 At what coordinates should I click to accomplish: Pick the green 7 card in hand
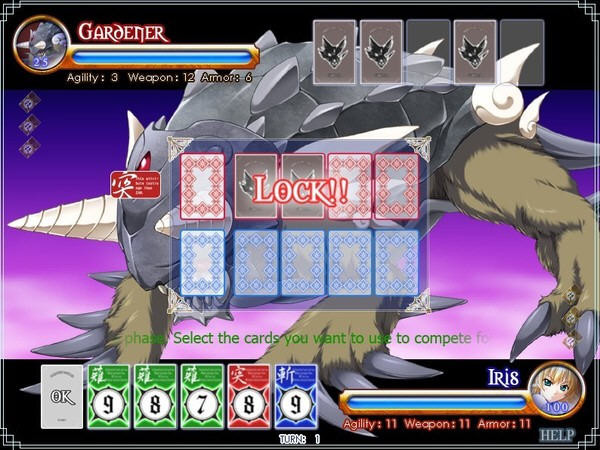pyautogui.click(x=199, y=396)
